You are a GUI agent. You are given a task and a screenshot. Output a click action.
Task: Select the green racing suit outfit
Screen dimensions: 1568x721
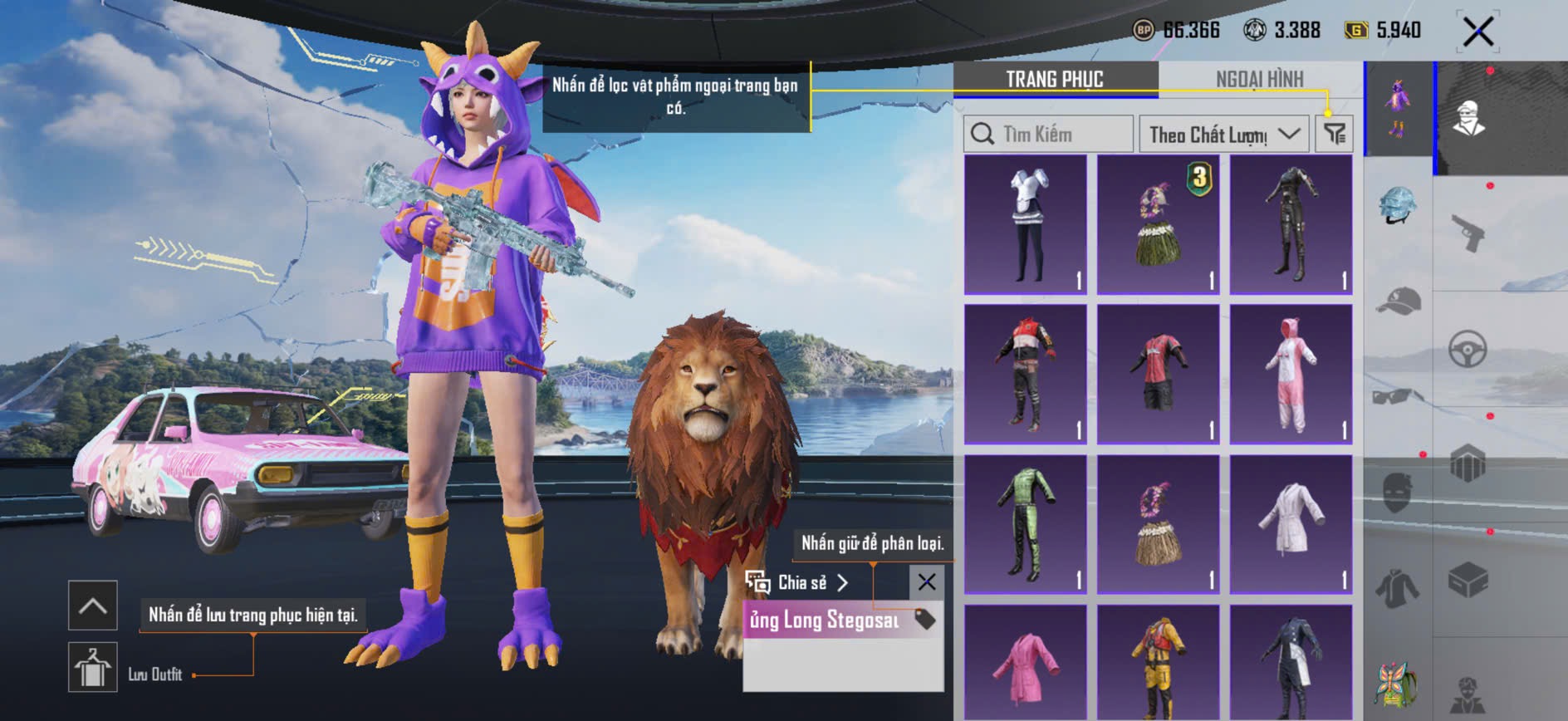pyautogui.click(x=1026, y=524)
